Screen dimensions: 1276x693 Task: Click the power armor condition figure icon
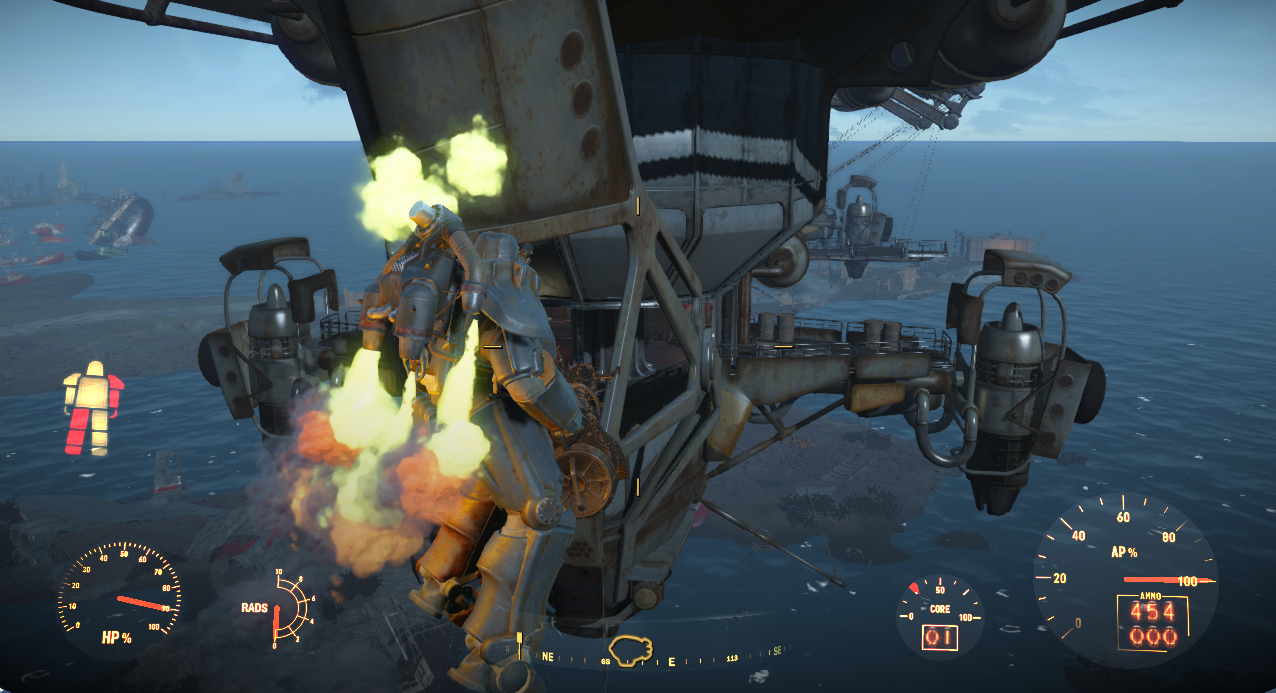pos(93,409)
